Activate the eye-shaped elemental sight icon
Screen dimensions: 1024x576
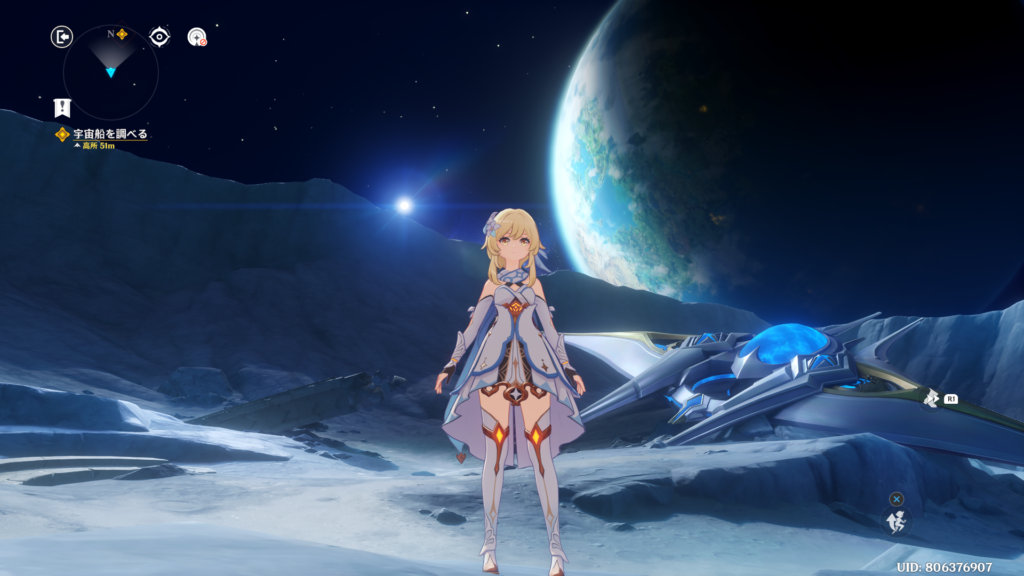click(x=159, y=37)
